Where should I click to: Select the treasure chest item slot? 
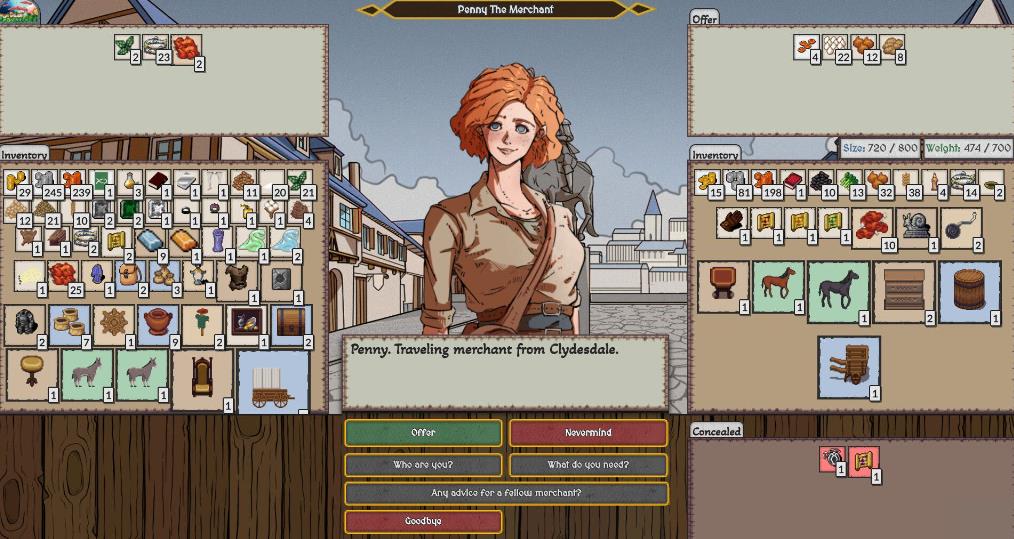point(290,323)
